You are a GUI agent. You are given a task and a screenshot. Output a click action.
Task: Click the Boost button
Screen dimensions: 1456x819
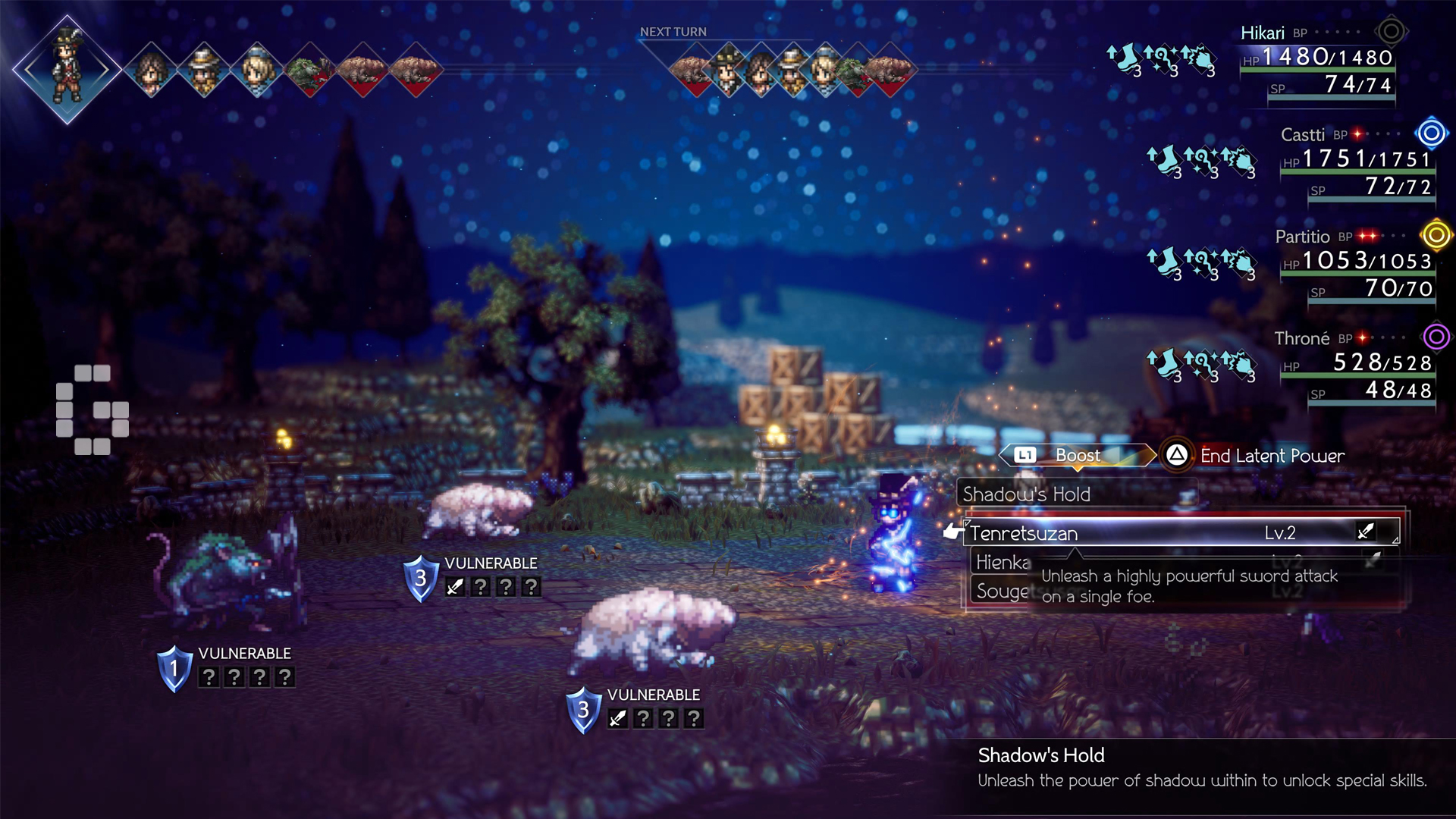click(1078, 456)
